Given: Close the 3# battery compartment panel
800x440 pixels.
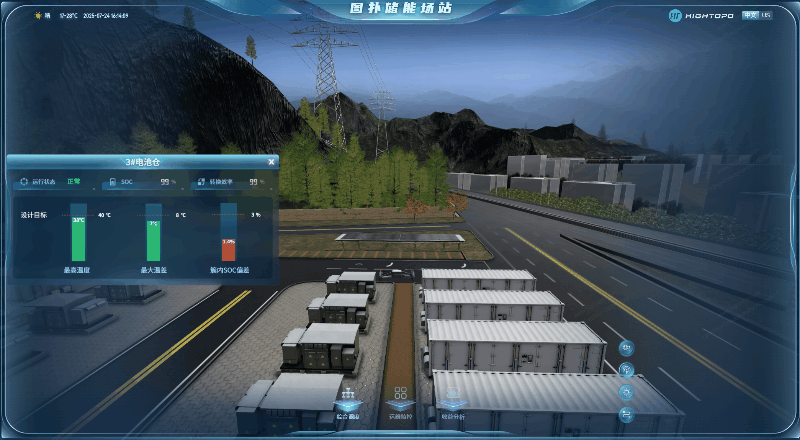Looking at the screenshot, I should [271, 161].
